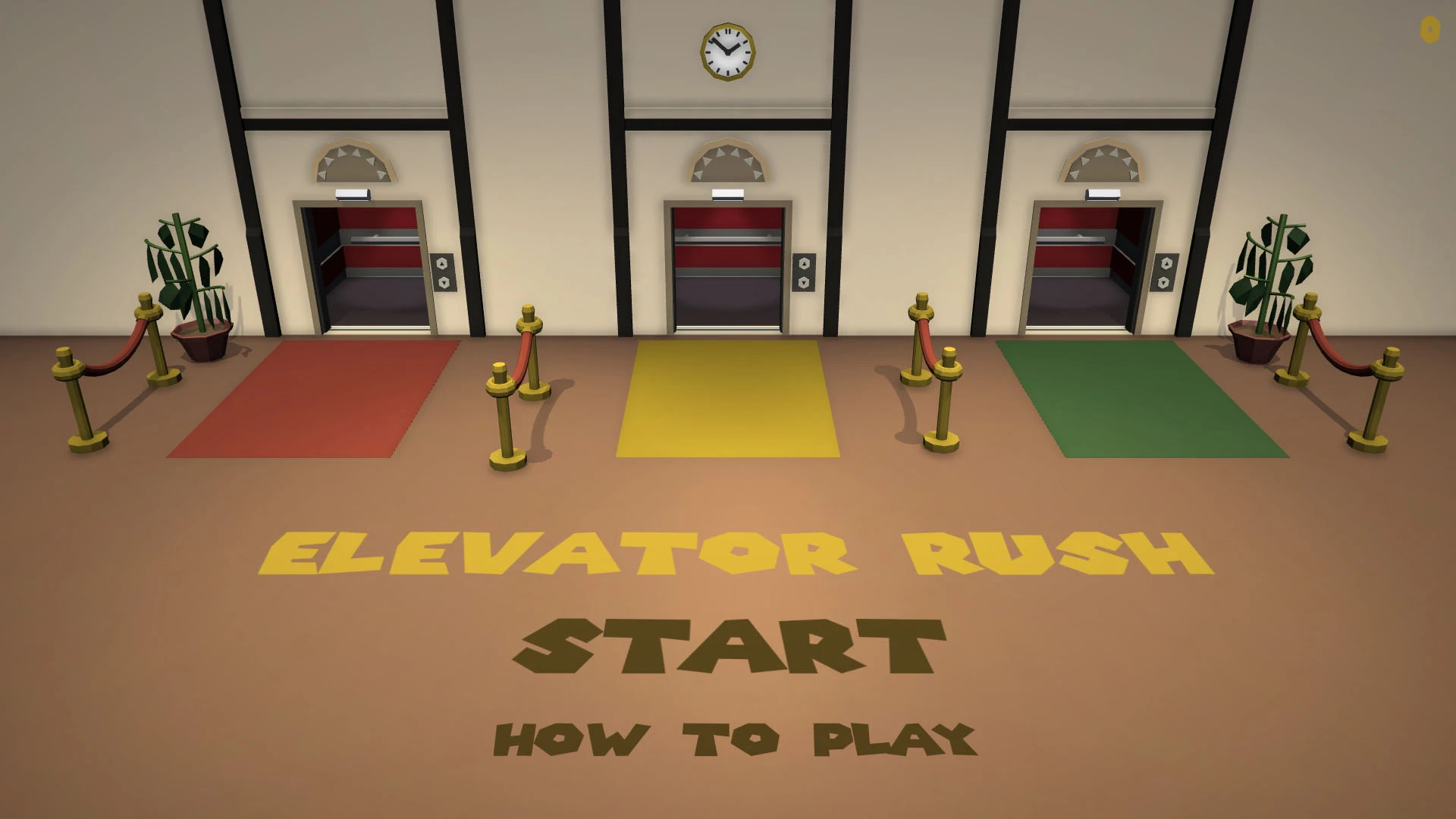Viewport: 1456px width, 819px height.
Task: Open the How To Play instructions
Action: pyautogui.click(x=734, y=739)
